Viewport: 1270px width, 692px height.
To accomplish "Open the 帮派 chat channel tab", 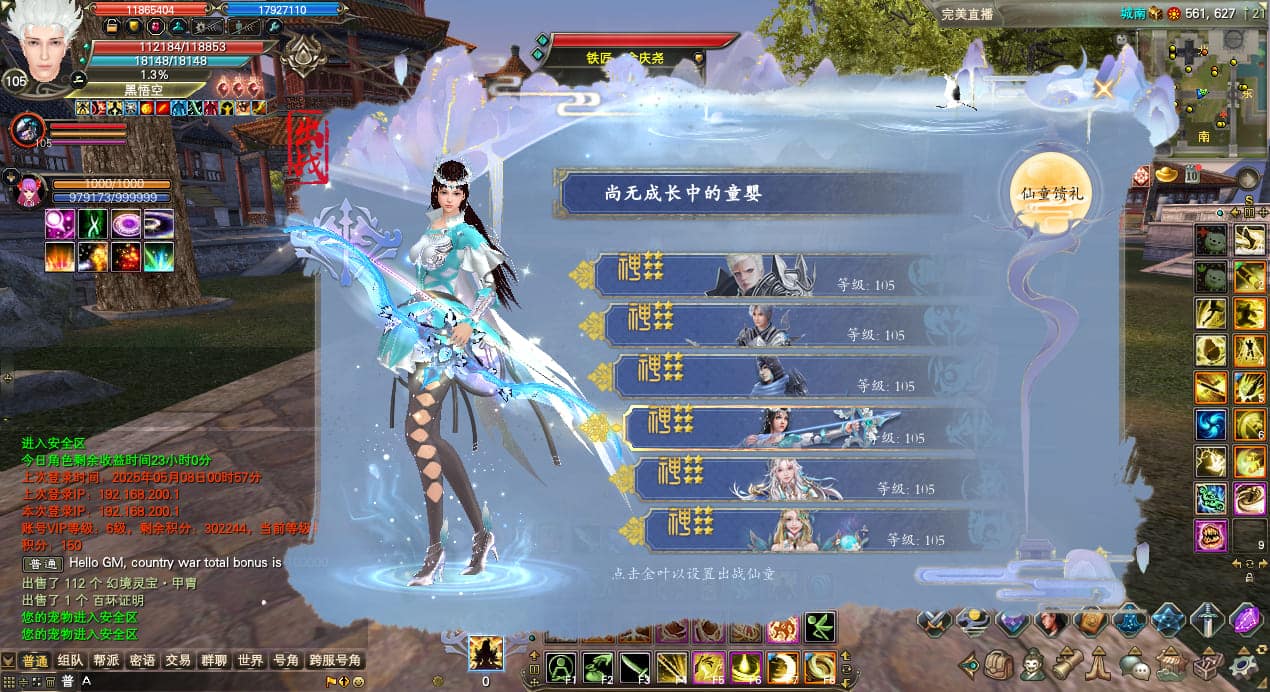I will [x=106, y=661].
